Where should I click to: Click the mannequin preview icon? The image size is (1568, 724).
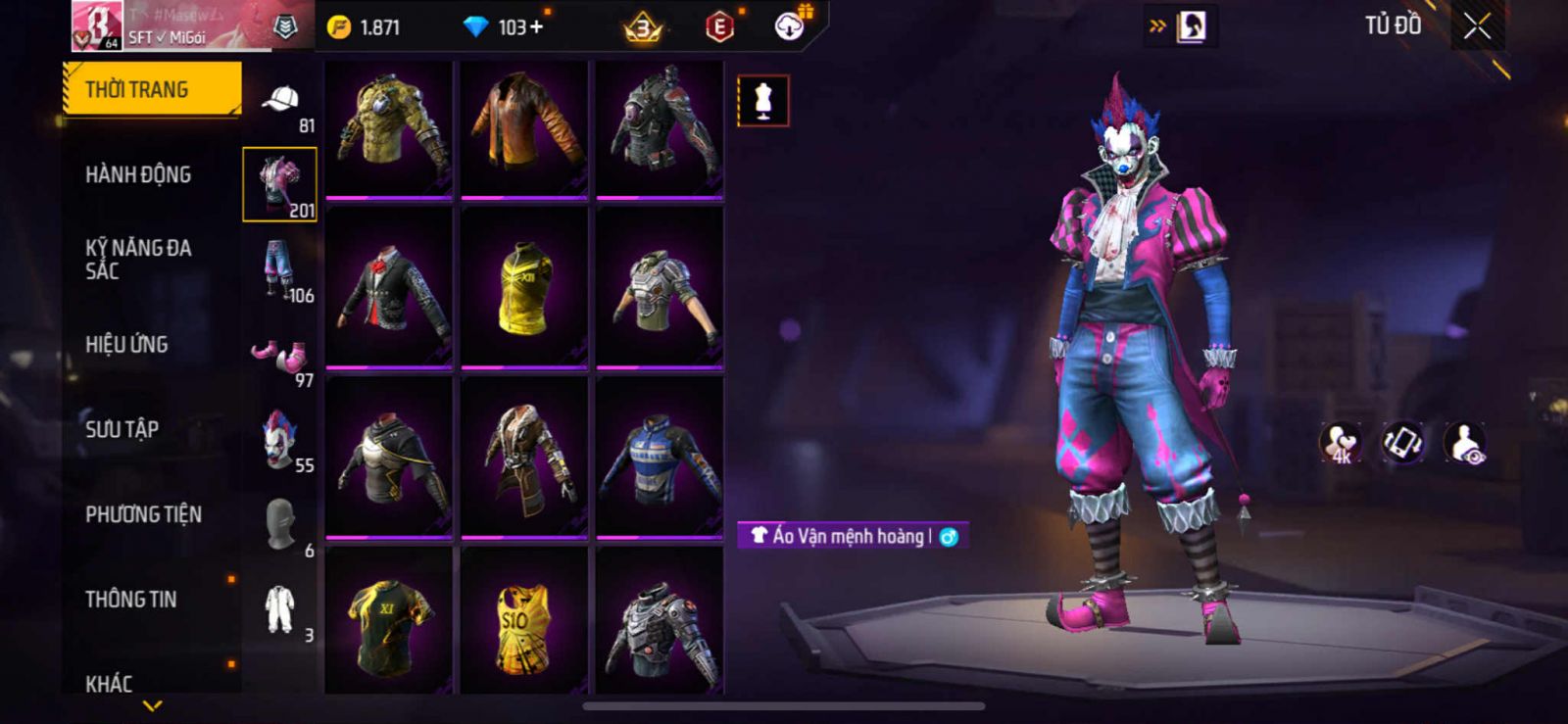[762, 101]
